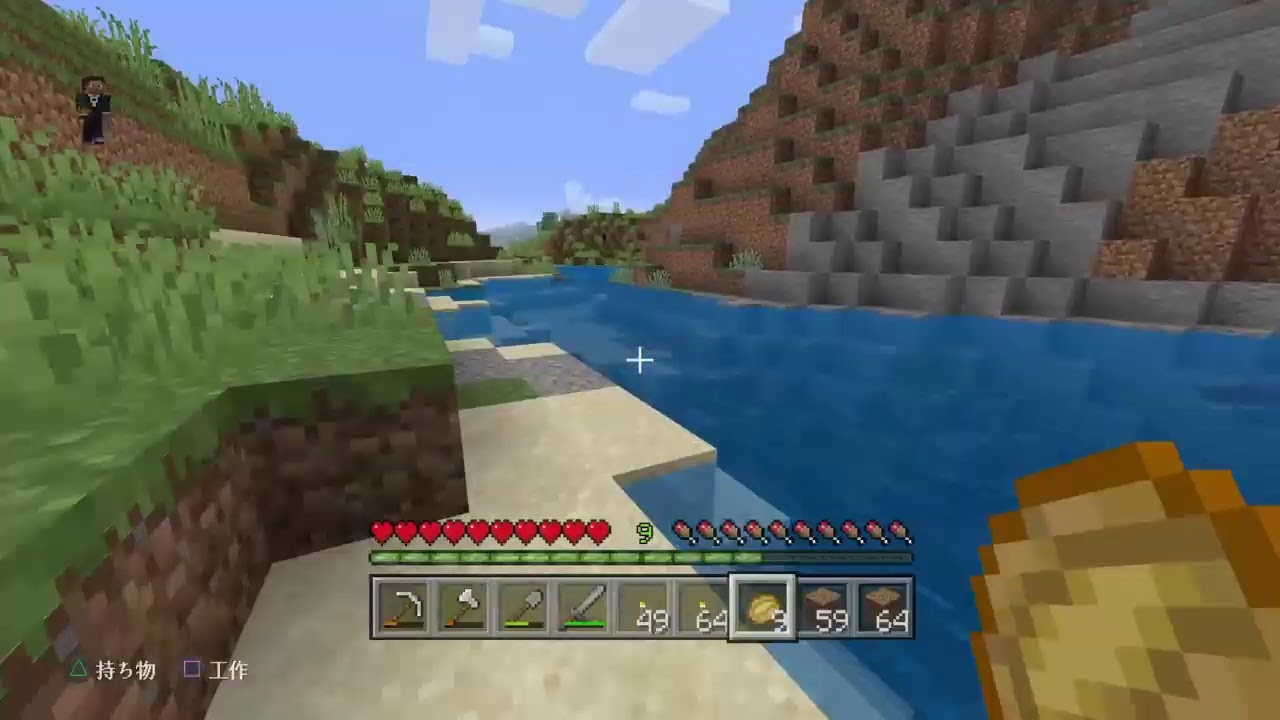This screenshot has width=1280, height=720.
Task: Click the experience level number 9
Action: pos(645,533)
